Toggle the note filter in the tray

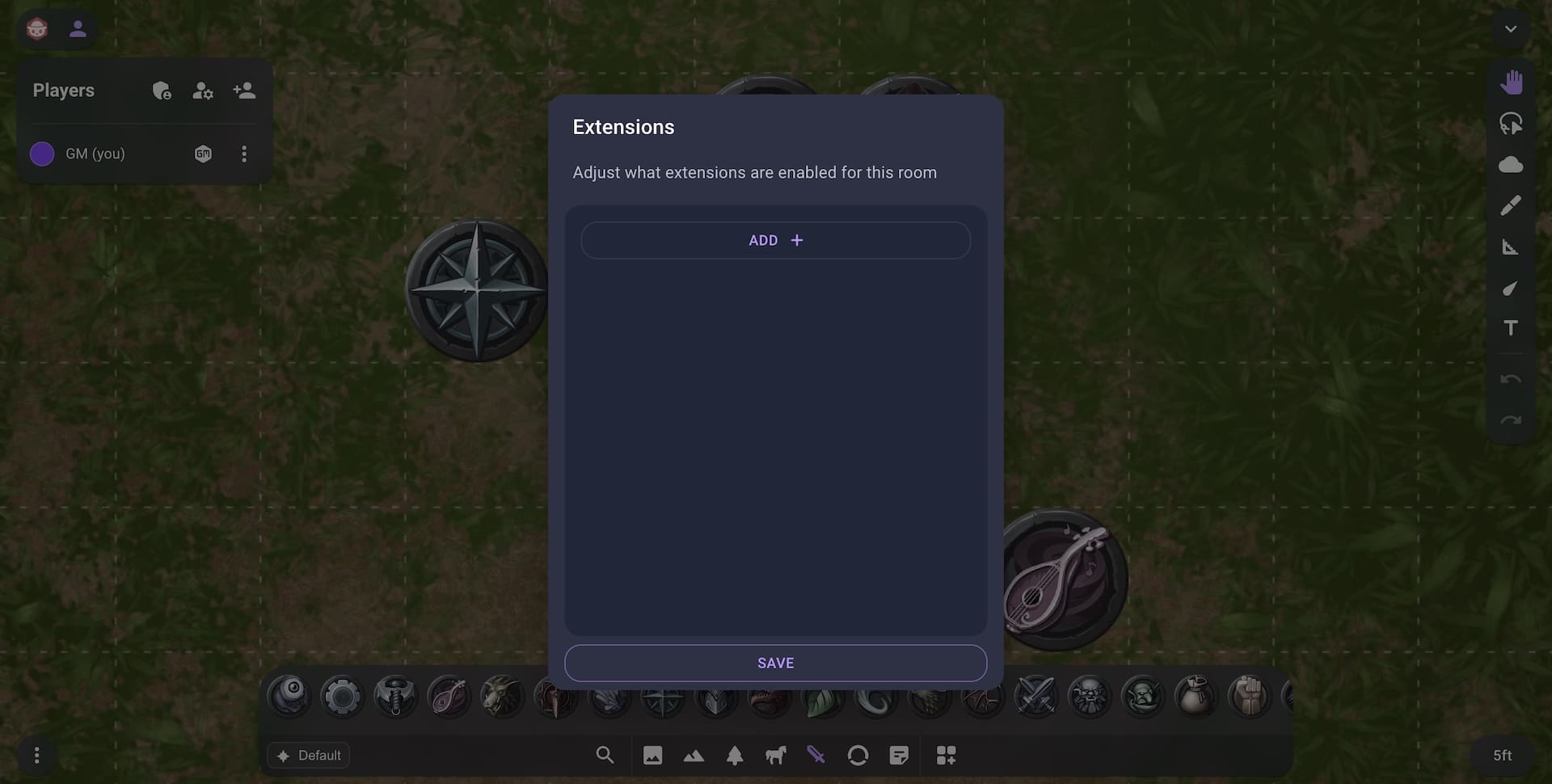click(x=899, y=755)
